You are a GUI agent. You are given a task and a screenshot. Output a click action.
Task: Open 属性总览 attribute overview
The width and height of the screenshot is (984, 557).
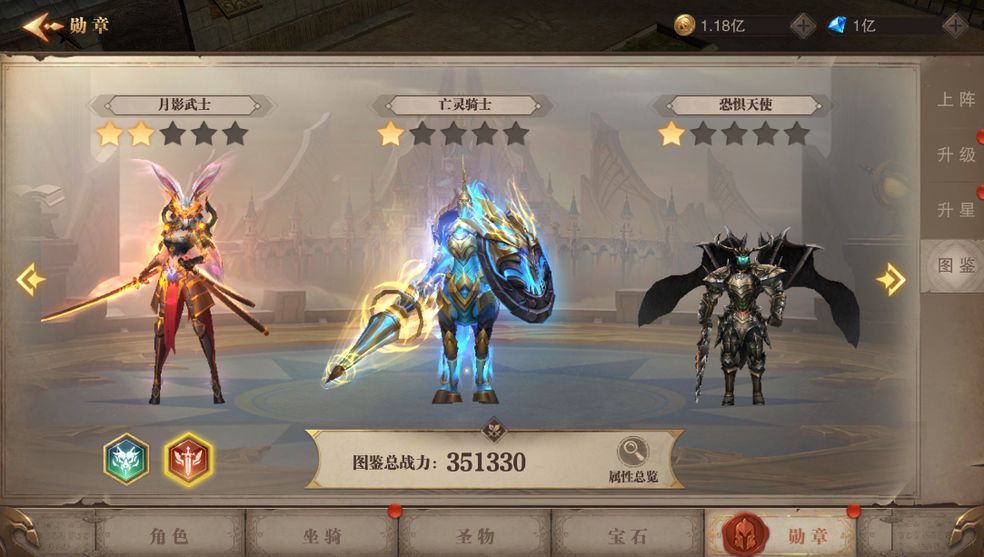click(633, 461)
